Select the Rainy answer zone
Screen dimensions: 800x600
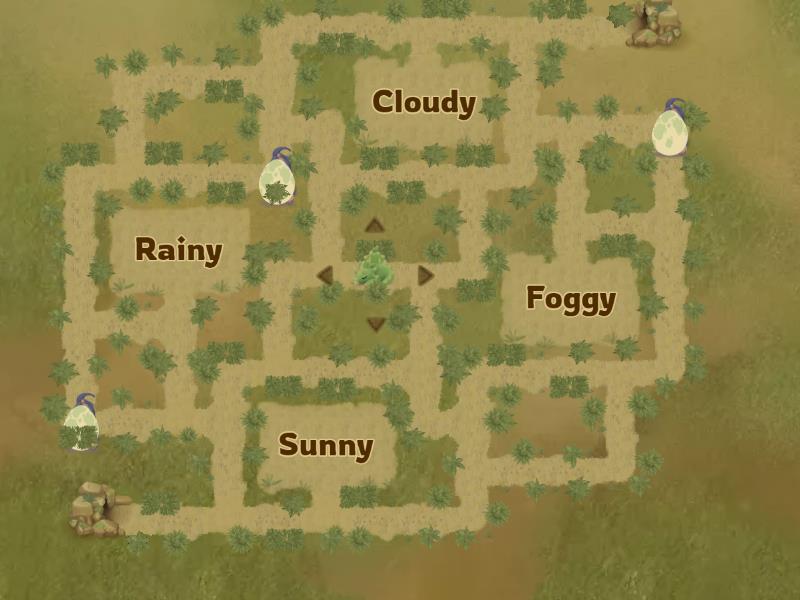pyautogui.click(x=178, y=250)
